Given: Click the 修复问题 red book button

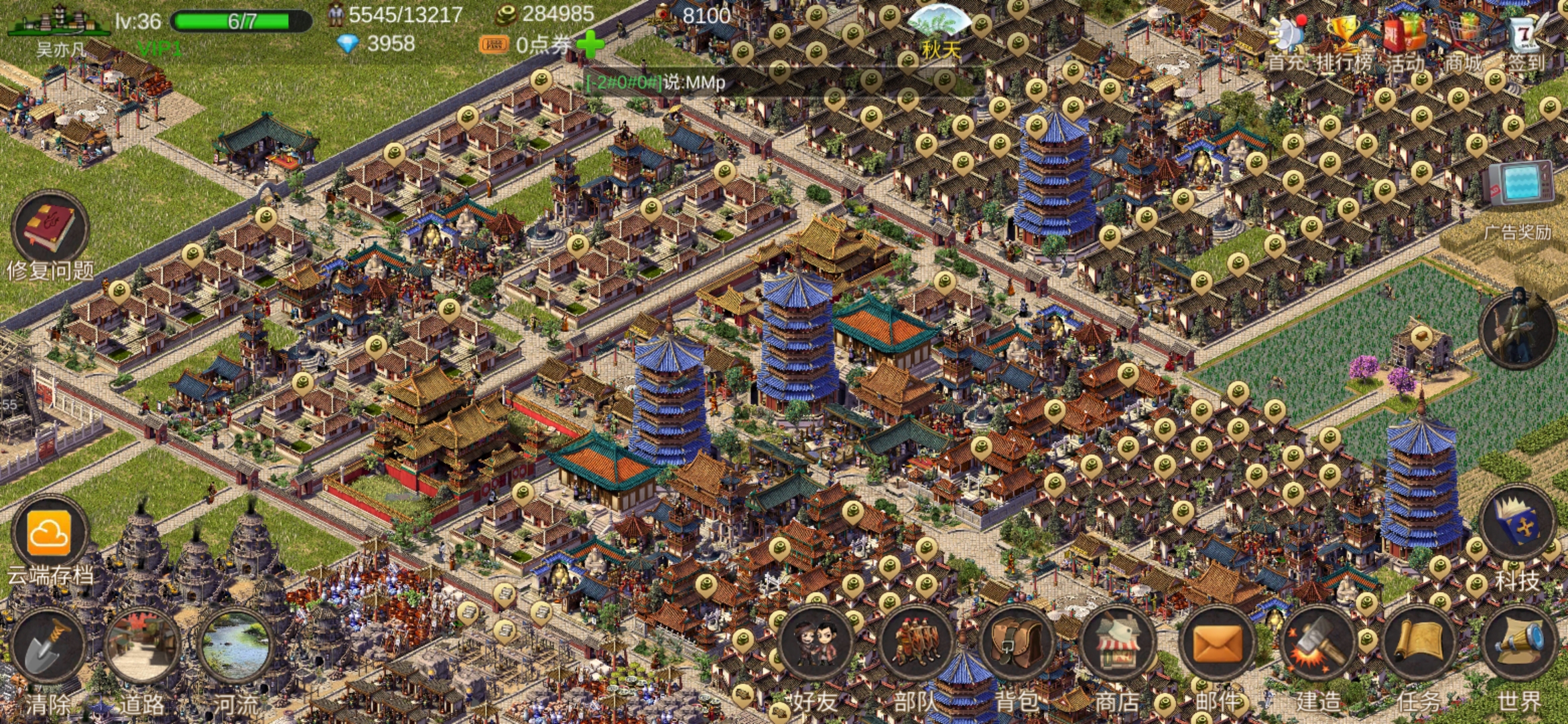Looking at the screenshot, I should [x=50, y=228].
